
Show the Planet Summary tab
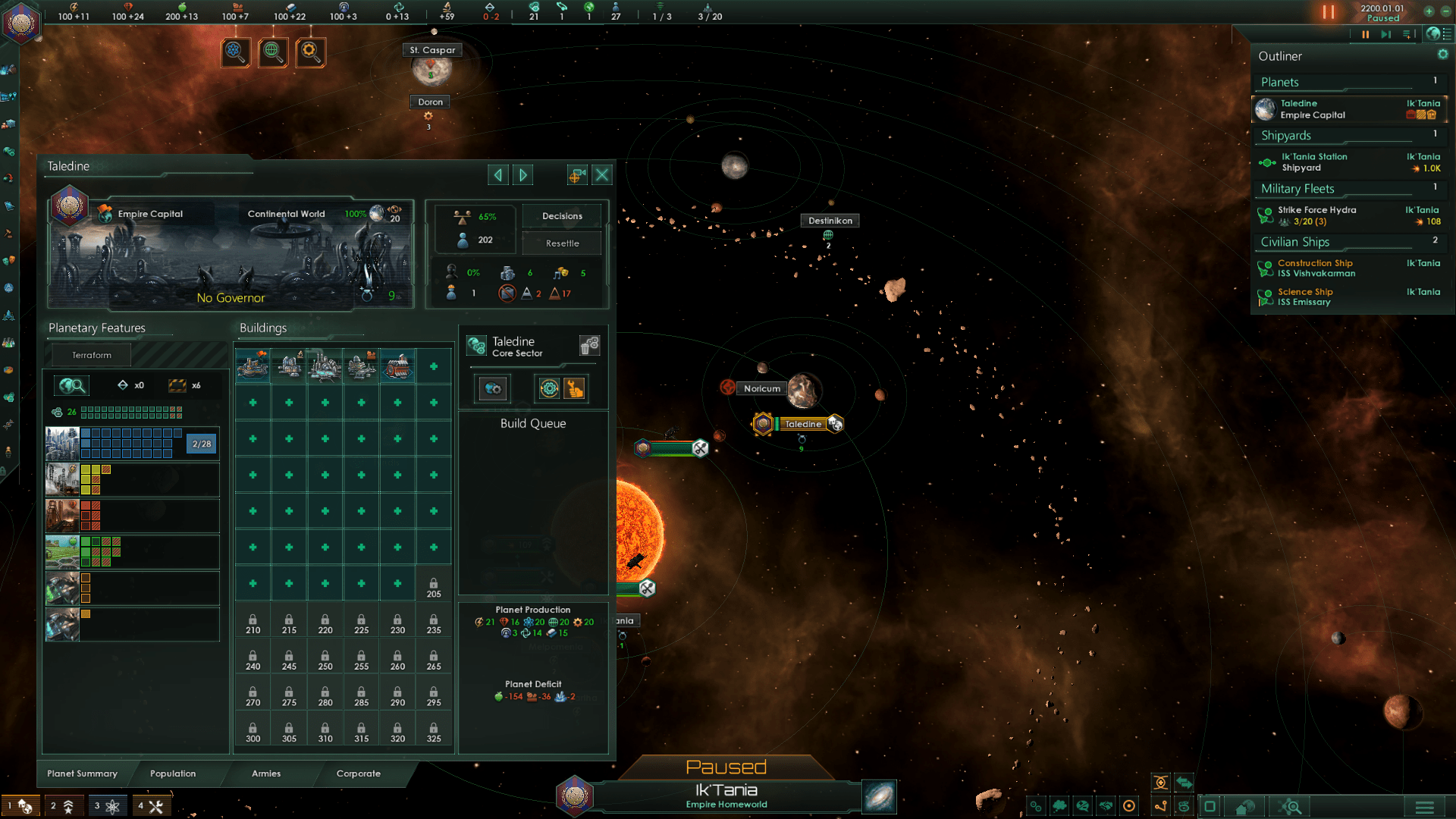[x=82, y=773]
